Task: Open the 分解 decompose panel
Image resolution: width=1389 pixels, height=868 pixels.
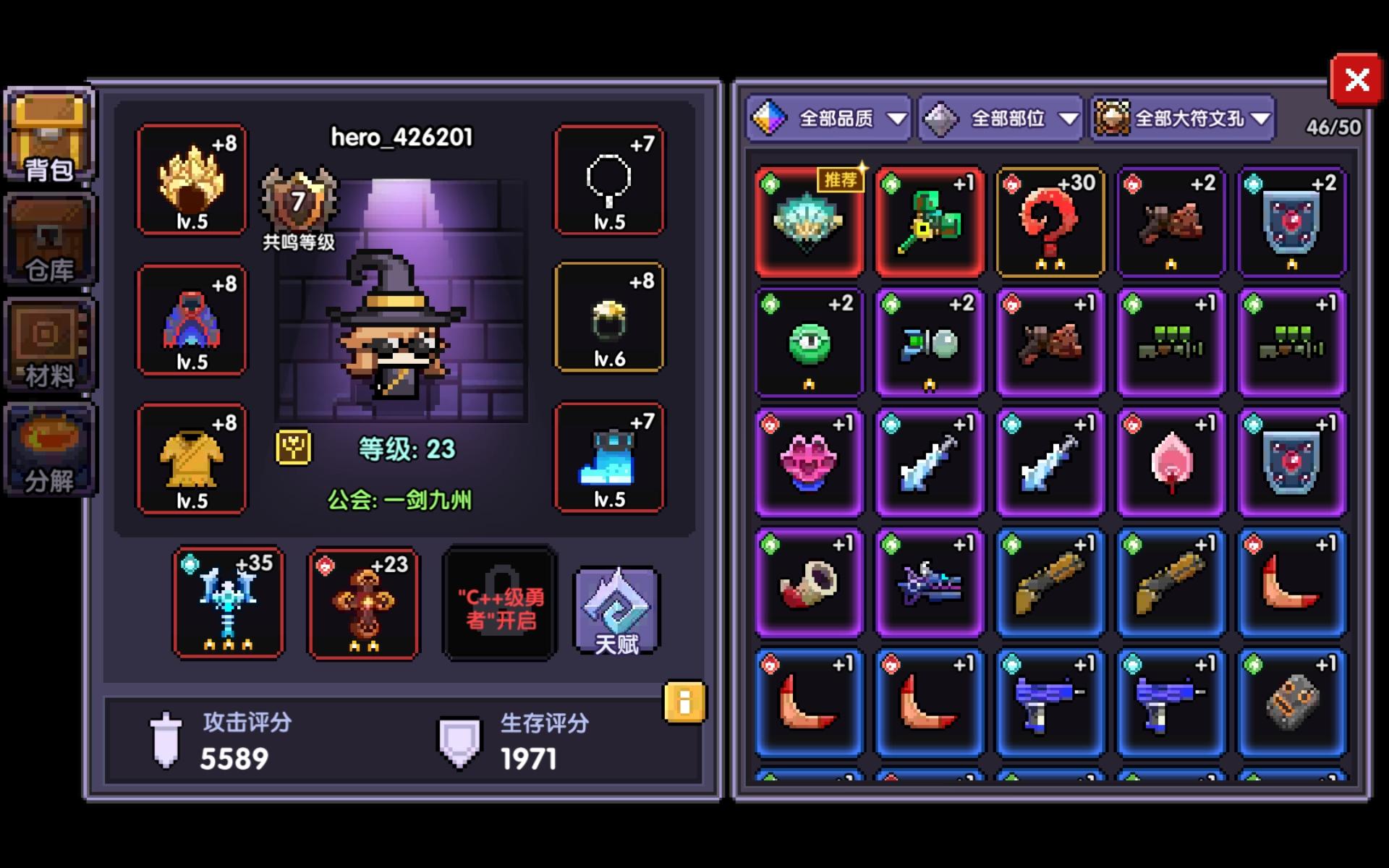Action: click(48, 448)
